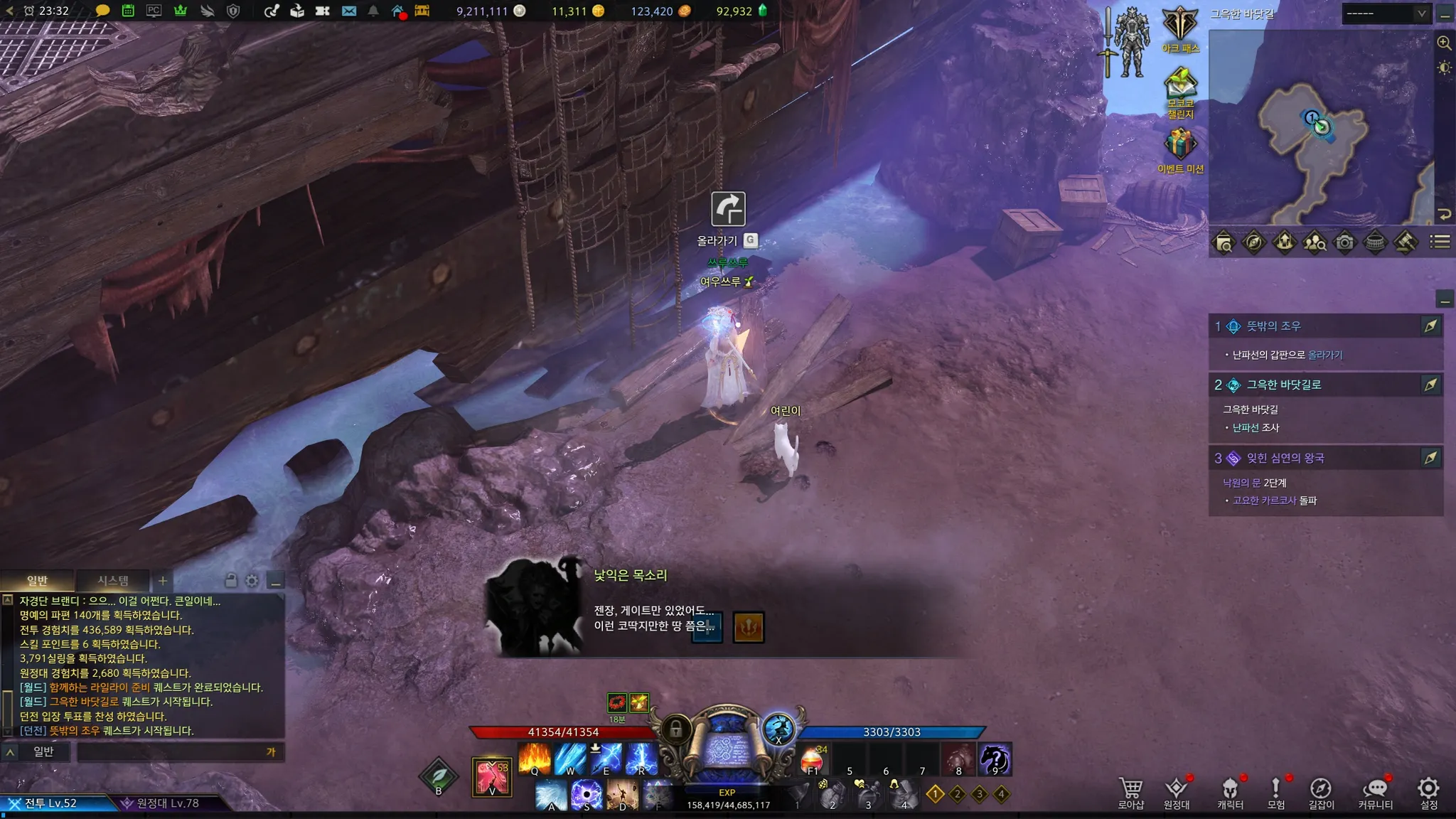Image resolution: width=1456 pixels, height=819 pixels.
Task: Select the 뜻밖의 조우 quest tracker entry
Action: point(1274,326)
